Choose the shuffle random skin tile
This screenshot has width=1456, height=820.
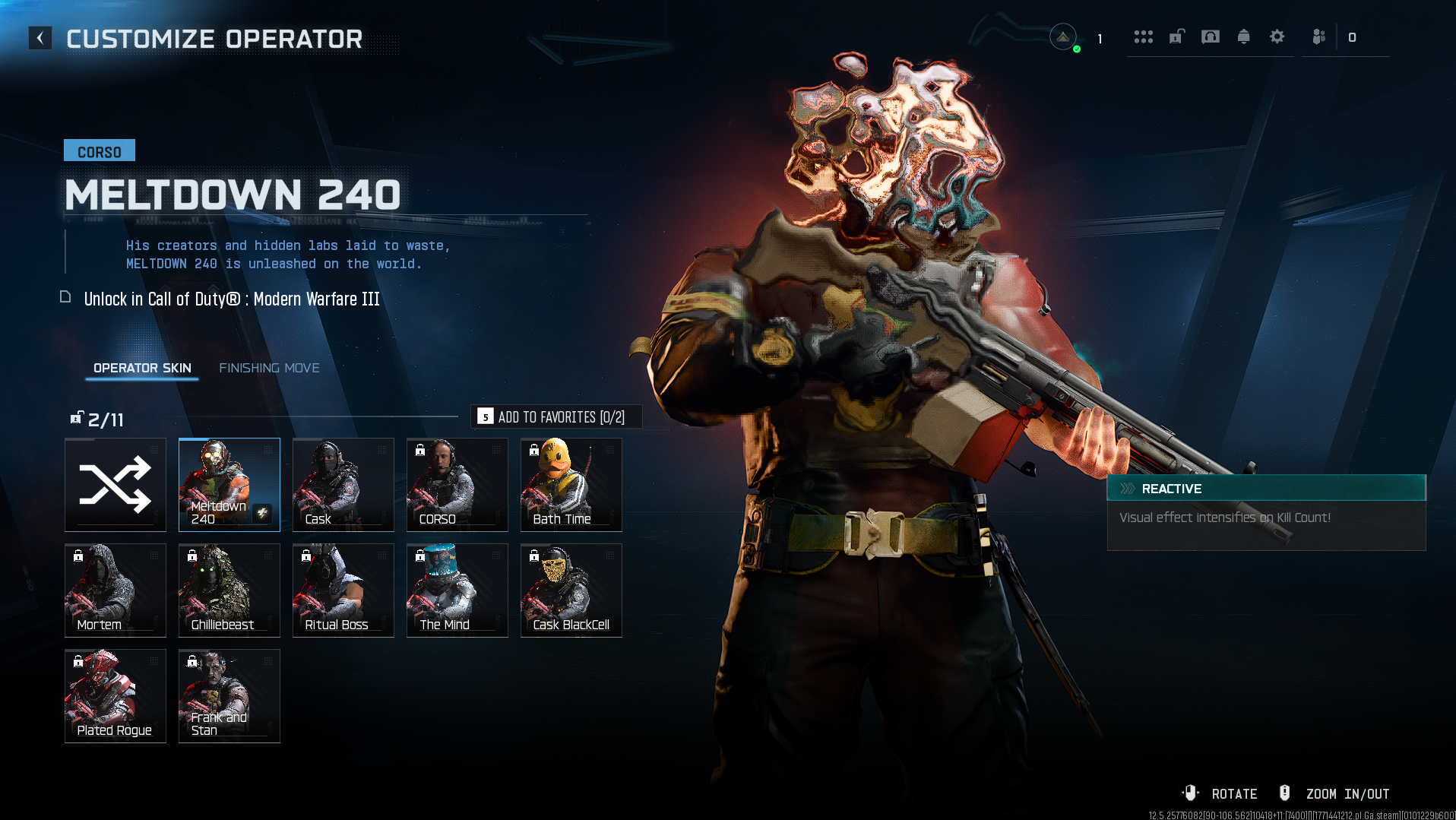point(116,485)
